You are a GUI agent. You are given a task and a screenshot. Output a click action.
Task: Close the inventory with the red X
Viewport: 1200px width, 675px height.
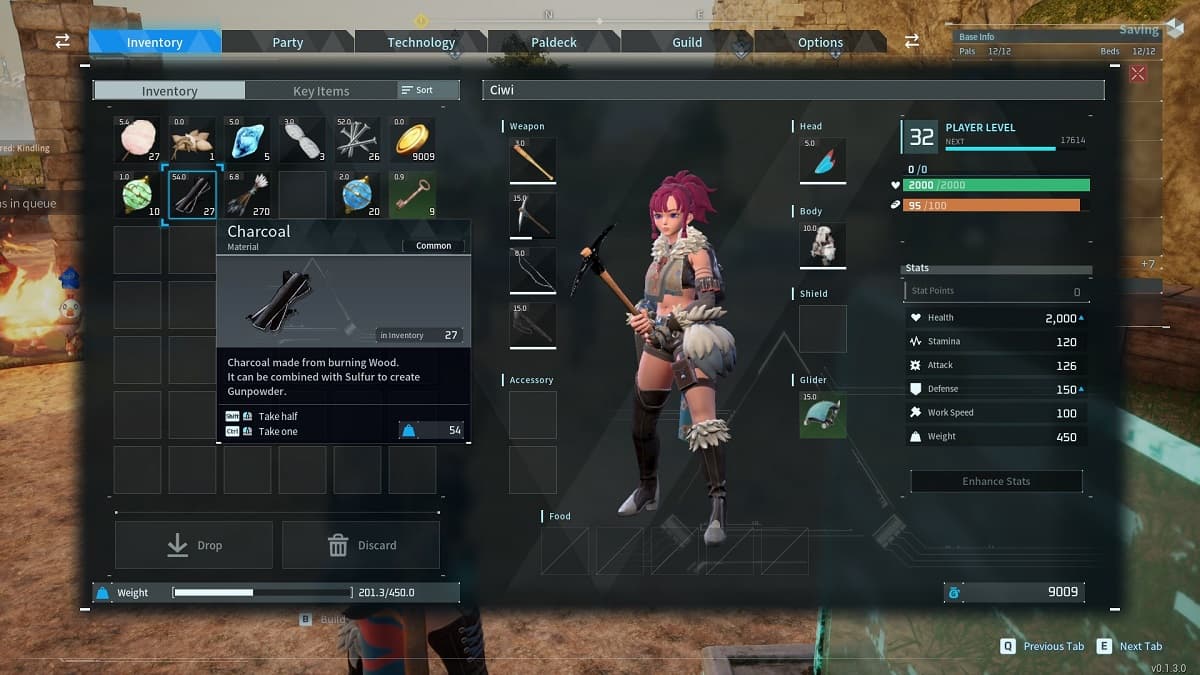coord(1138,73)
